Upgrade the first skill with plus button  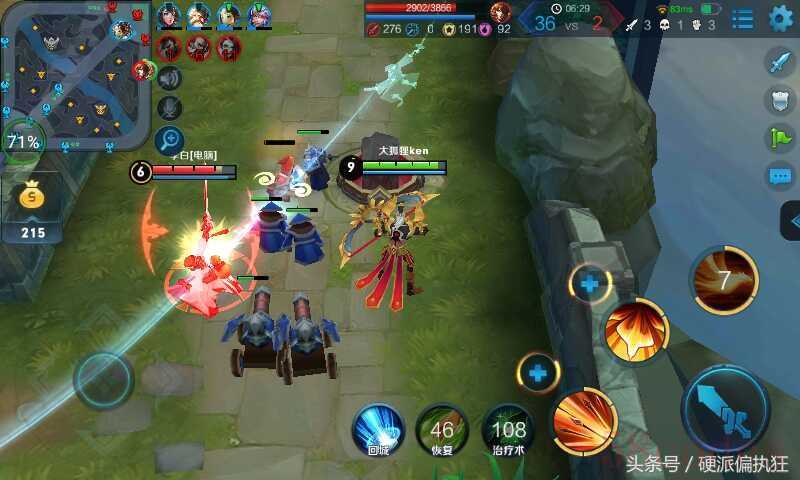538,374
